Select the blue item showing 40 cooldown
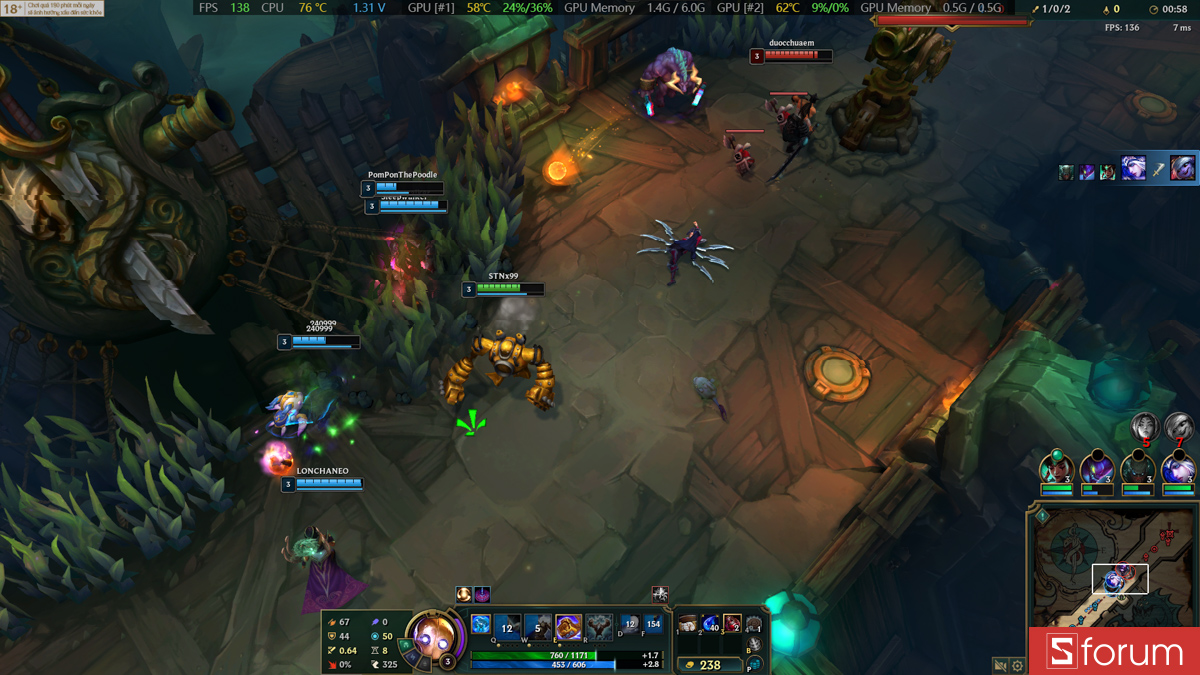The image size is (1200, 675). pos(710,625)
